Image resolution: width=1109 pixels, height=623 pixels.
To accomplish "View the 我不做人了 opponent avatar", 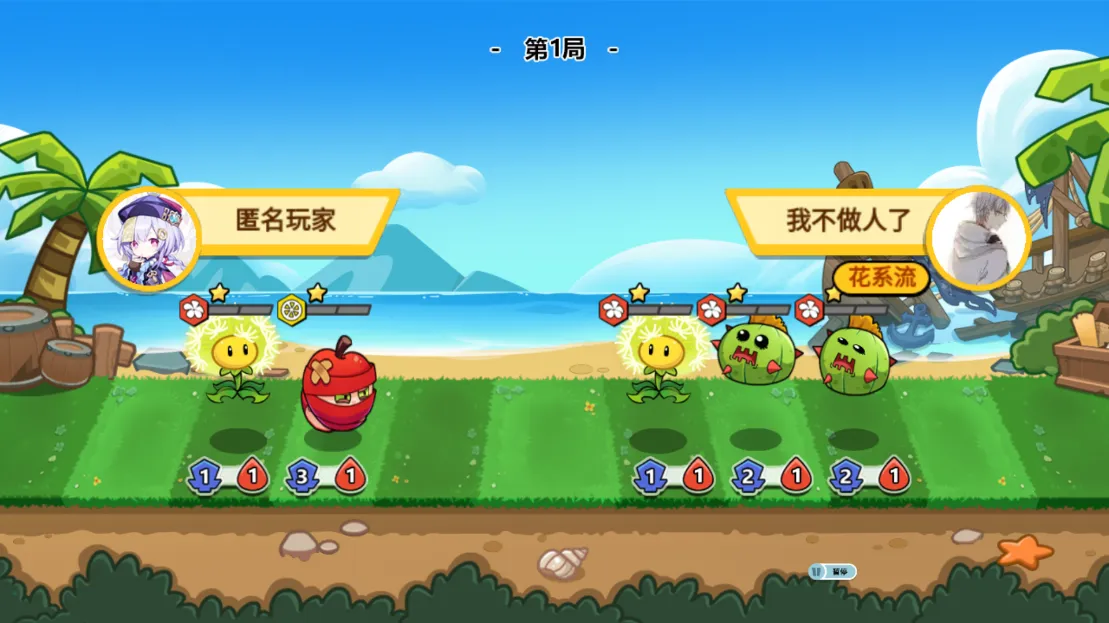I will point(976,238).
